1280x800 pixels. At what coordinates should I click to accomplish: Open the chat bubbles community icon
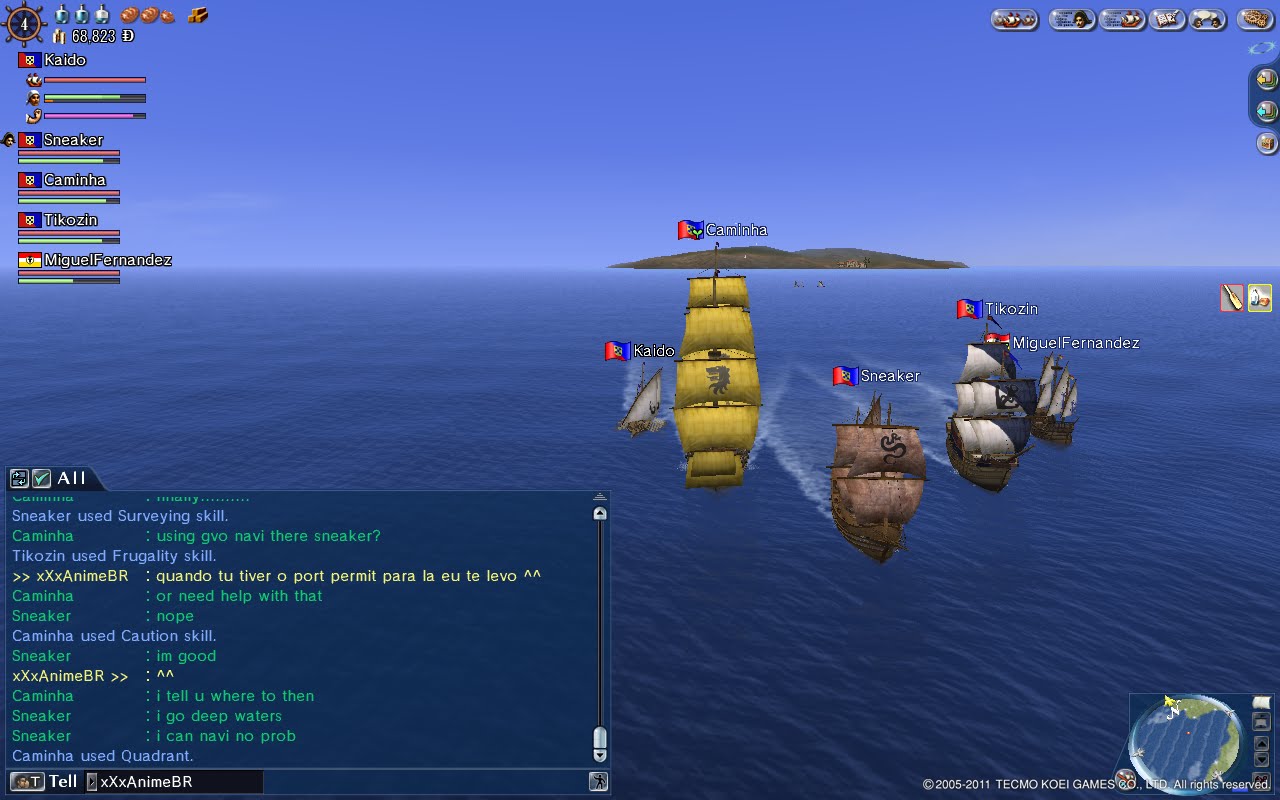[x=1207, y=19]
